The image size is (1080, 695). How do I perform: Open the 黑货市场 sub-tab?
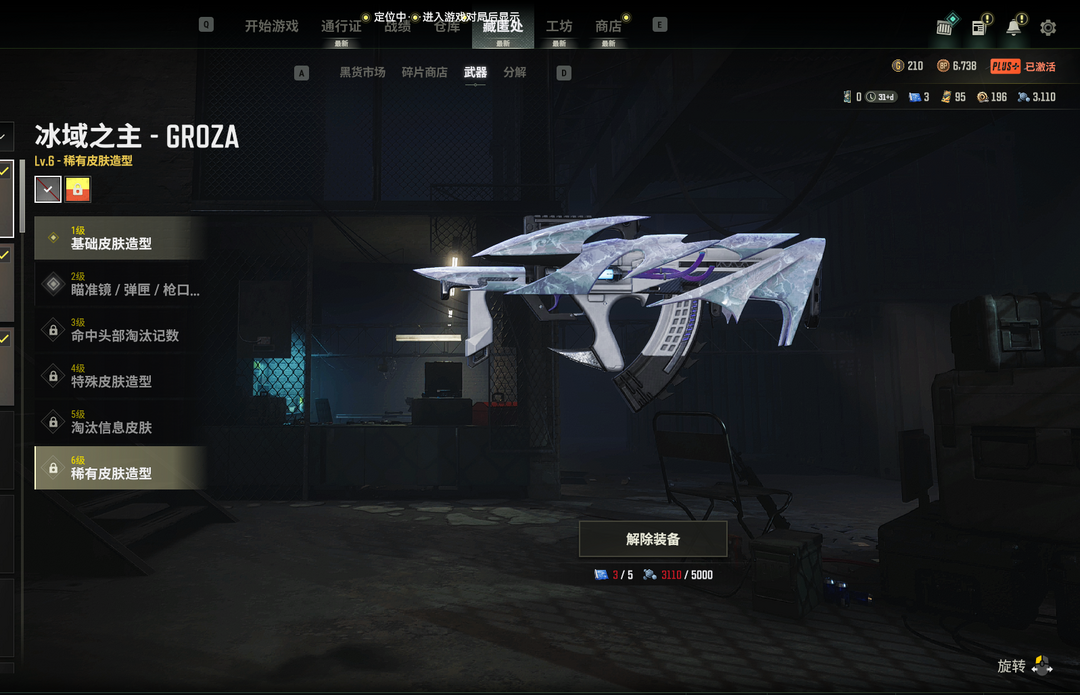tap(362, 72)
